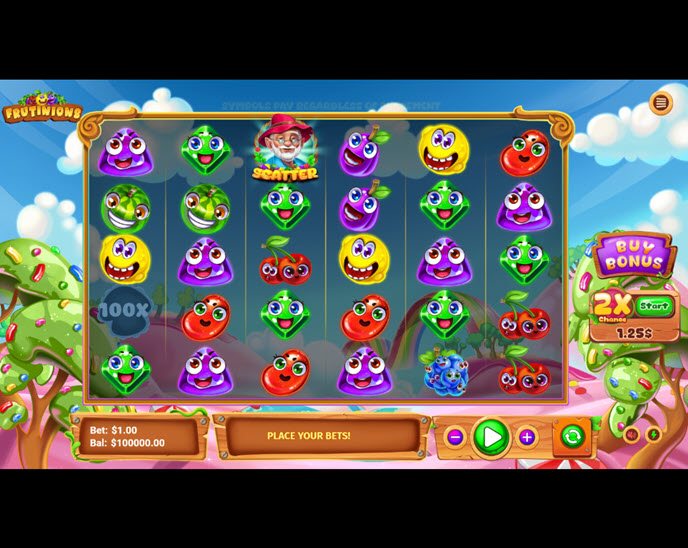This screenshot has height=548, width=688.
Task: Open the autoplay circular arrows button
Action: pos(572,436)
